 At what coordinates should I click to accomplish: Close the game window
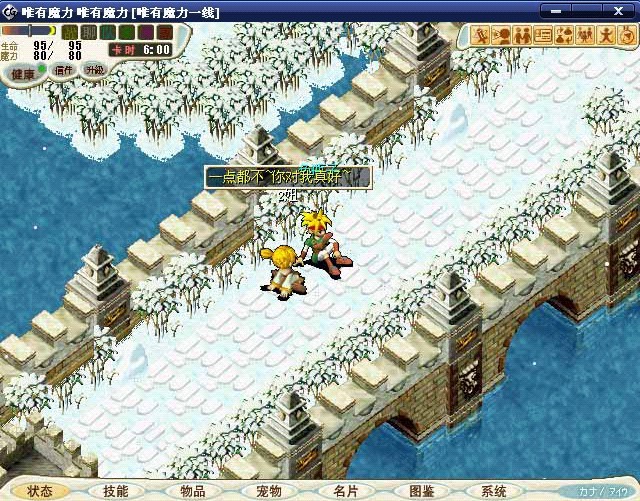(626, 11)
